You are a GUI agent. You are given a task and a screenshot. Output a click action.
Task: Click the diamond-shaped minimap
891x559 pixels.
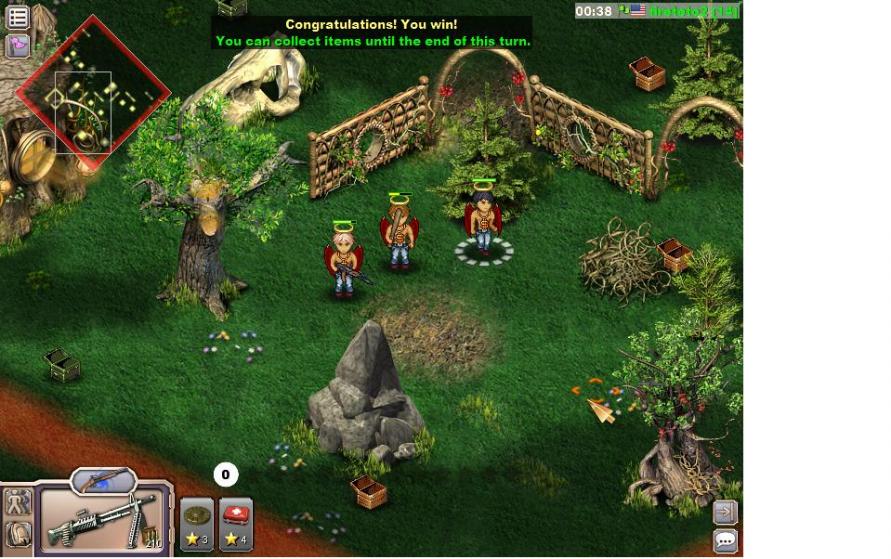tap(92, 94)
